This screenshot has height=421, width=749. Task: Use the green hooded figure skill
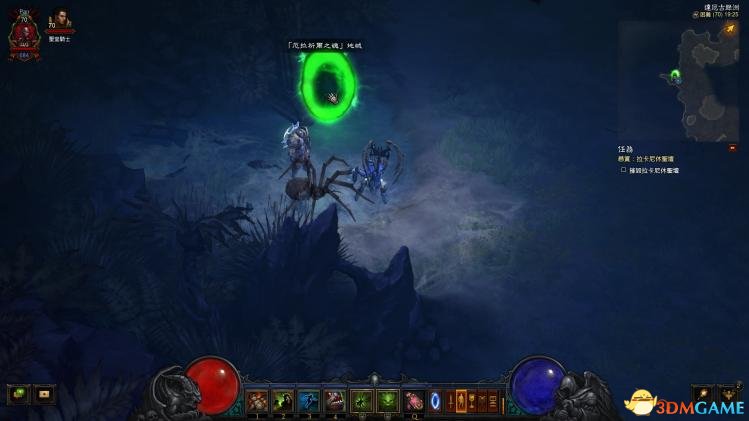click(x=284, y=400)
